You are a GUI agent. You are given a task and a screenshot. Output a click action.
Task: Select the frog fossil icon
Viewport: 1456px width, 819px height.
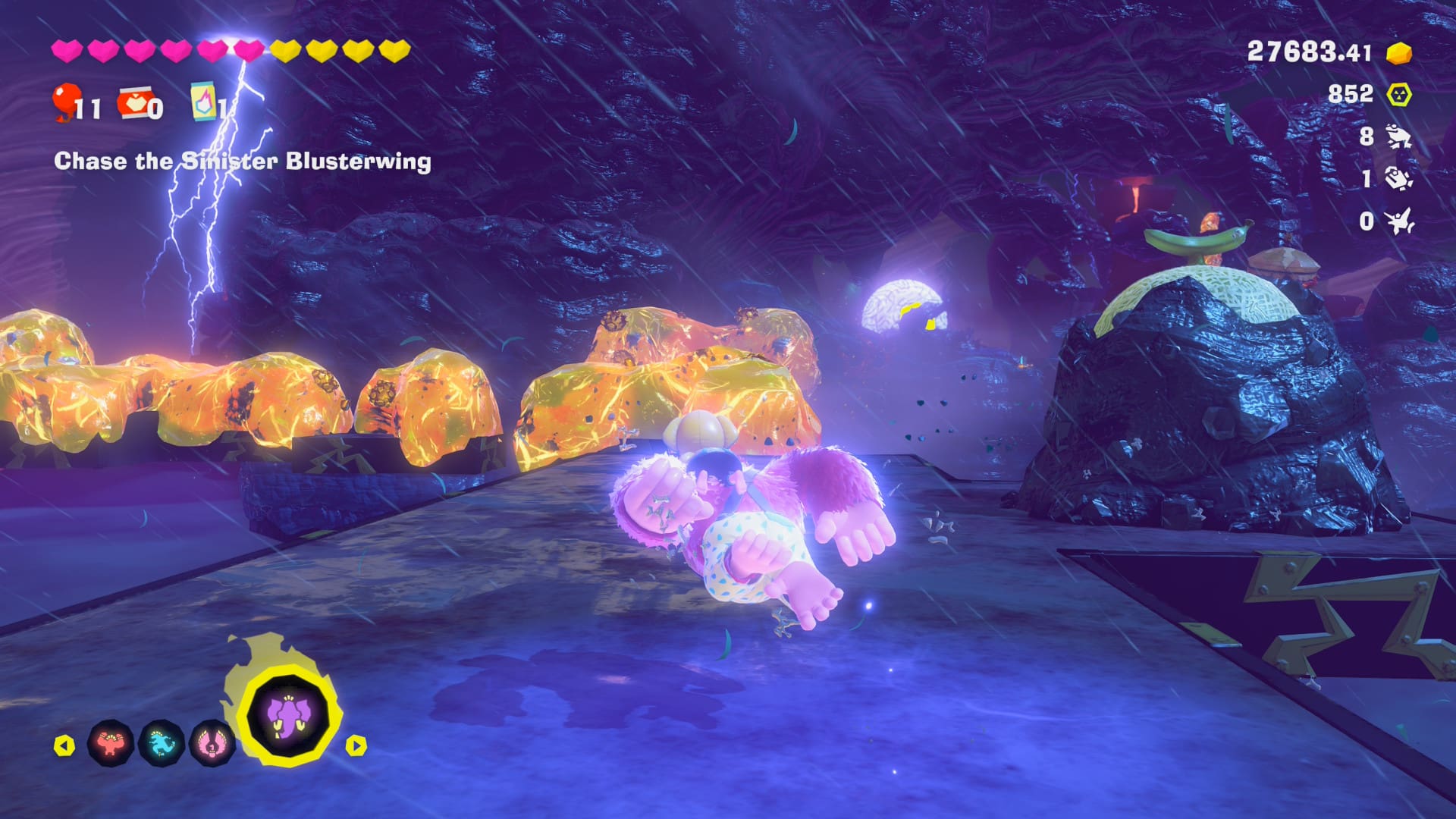tap(1398, 136)
